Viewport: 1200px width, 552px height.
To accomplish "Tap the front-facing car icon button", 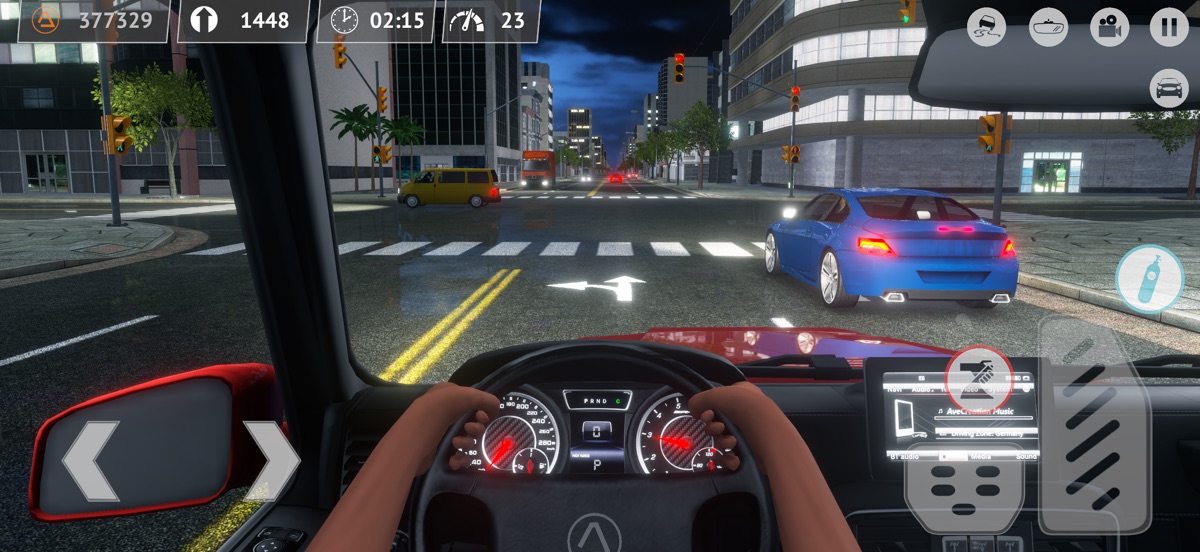I will pos(1169,88).
